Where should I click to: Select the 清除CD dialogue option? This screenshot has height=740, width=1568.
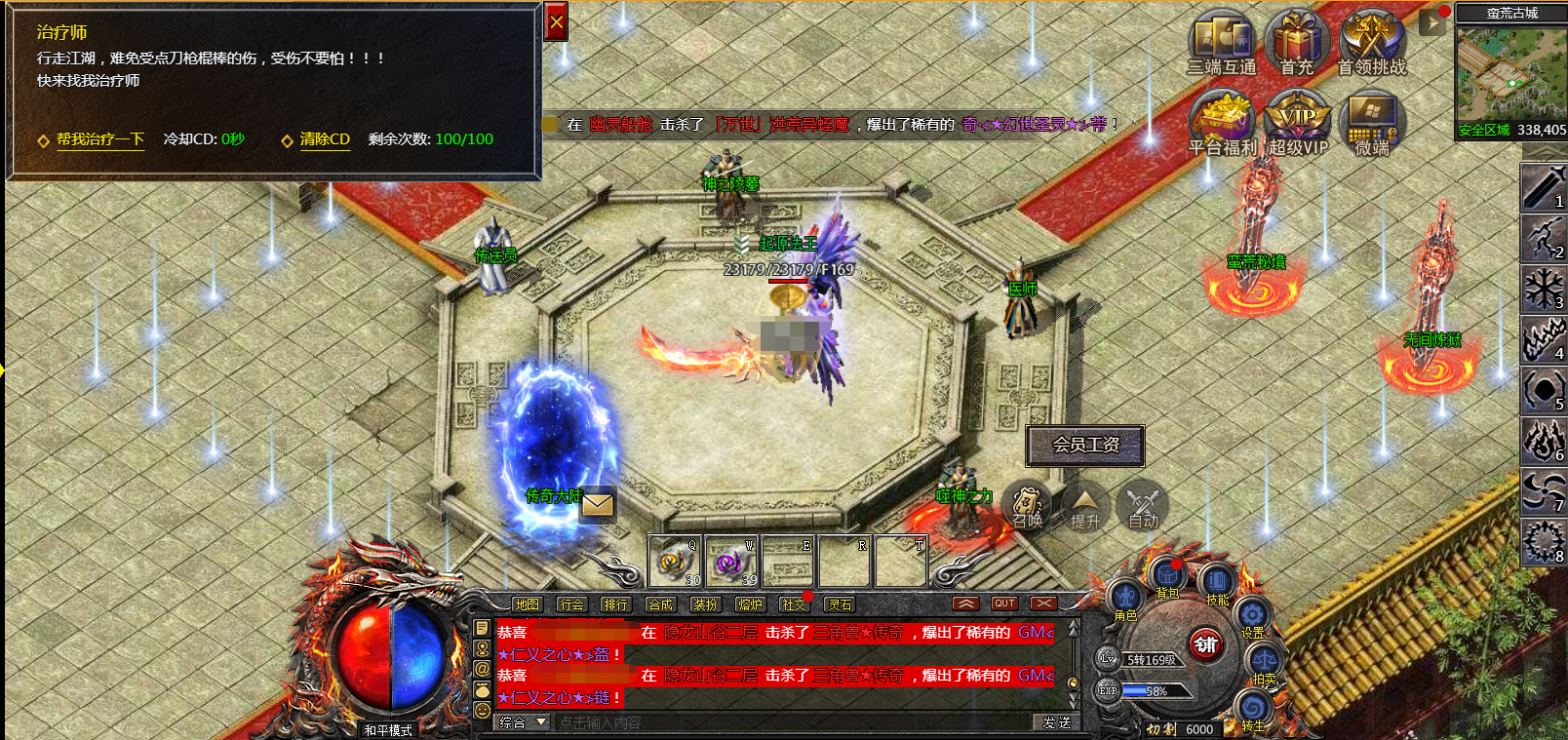tap(325, 139)
